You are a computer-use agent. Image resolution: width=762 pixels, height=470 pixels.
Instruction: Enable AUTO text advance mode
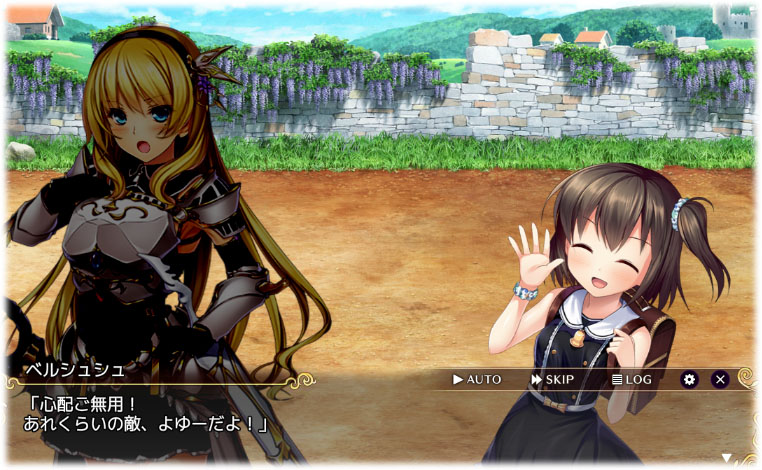[x=477, y=380]
